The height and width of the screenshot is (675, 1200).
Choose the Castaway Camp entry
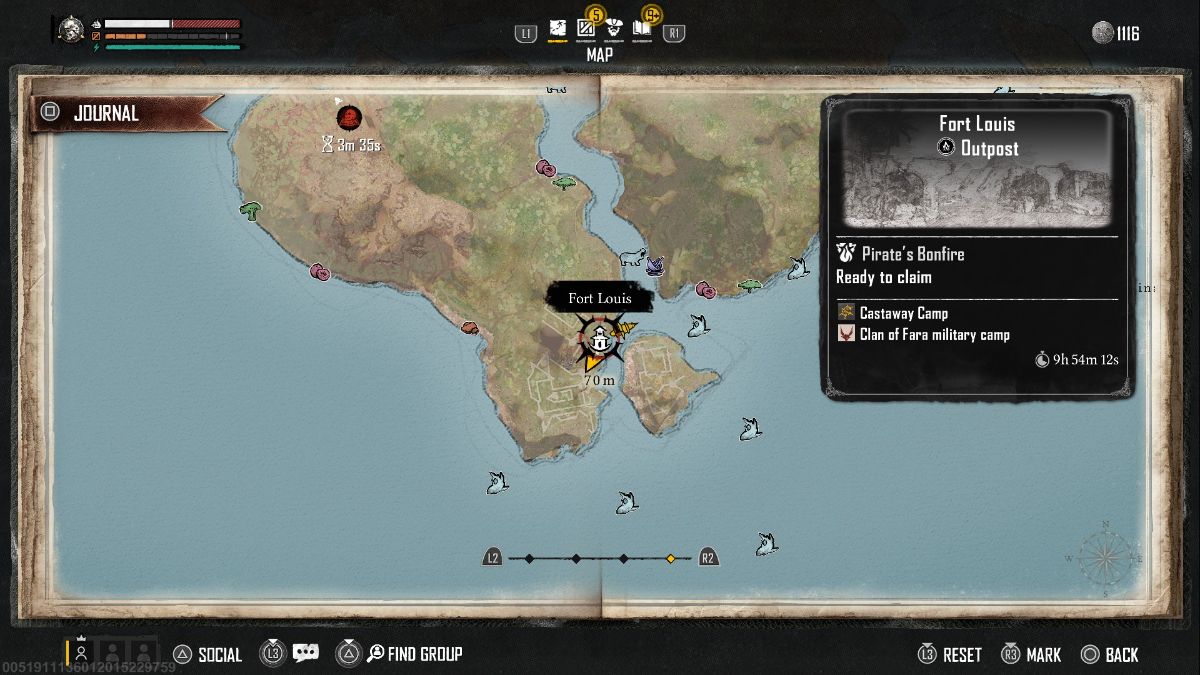903,313
